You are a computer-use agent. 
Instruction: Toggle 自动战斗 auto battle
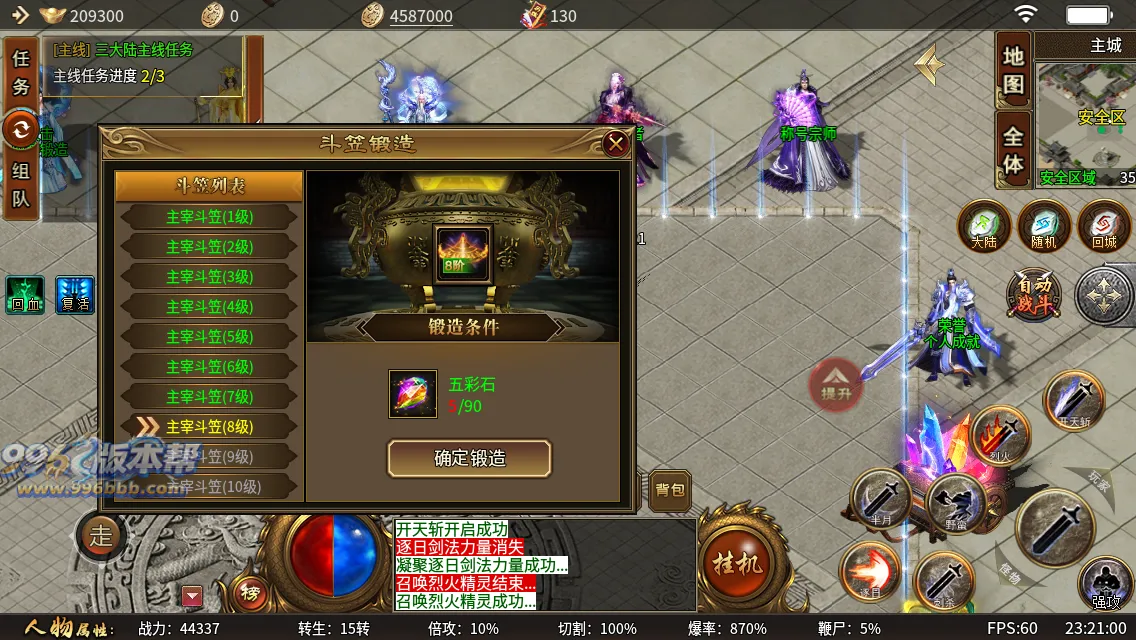coord(1033,295)
